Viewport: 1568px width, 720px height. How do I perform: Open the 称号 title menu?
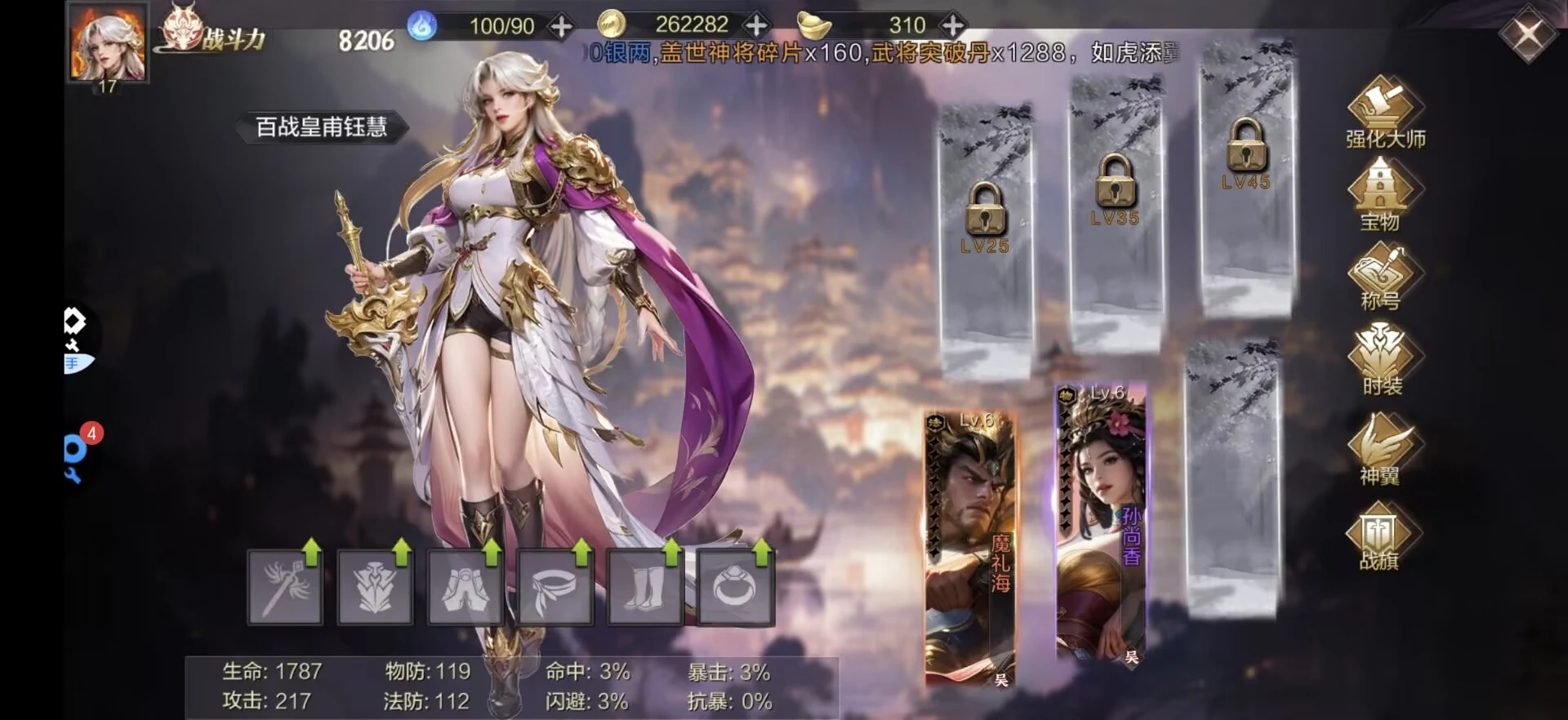point(1381,280)
